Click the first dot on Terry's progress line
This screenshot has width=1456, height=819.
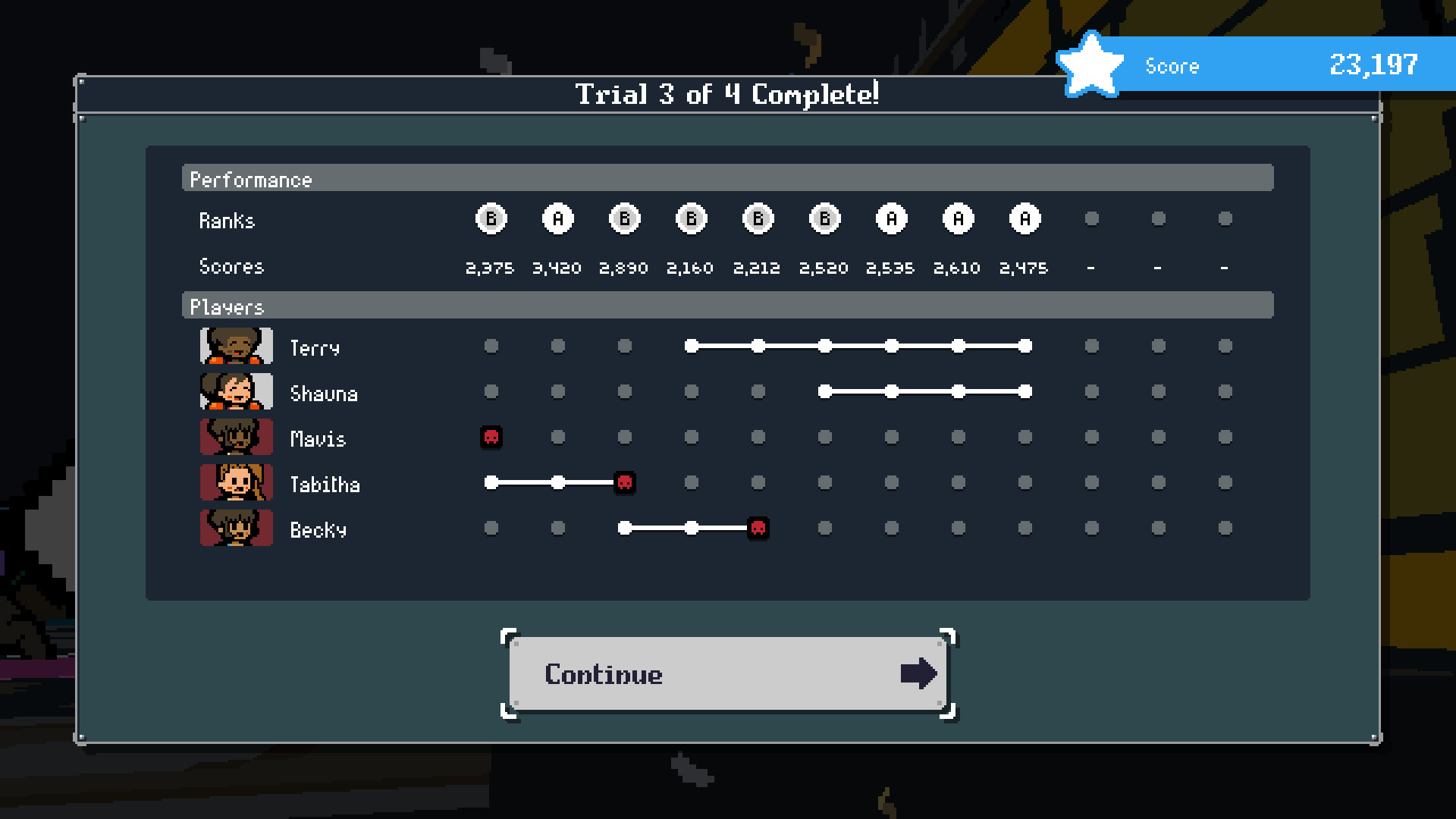(691, 346)
